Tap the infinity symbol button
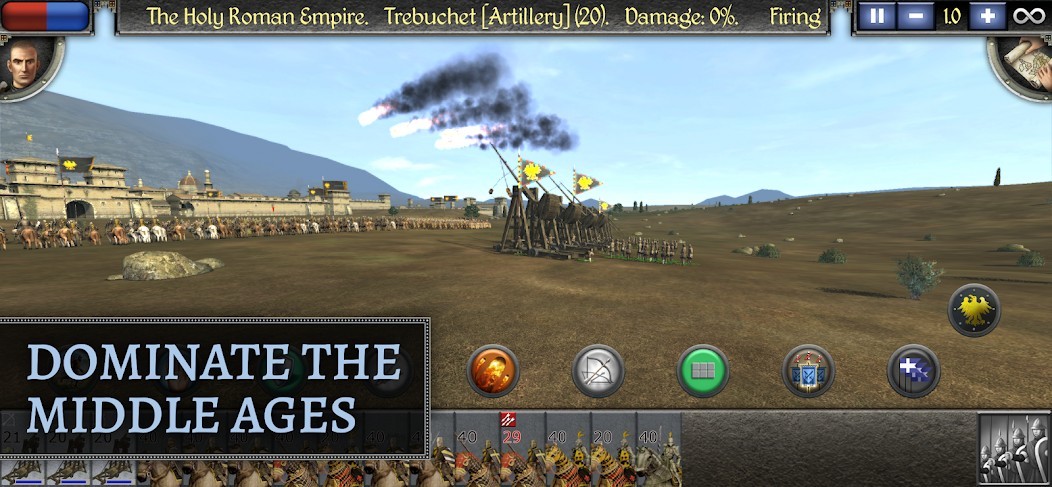The width and height of the screenshot is (1052, 487). point(1026,16)
